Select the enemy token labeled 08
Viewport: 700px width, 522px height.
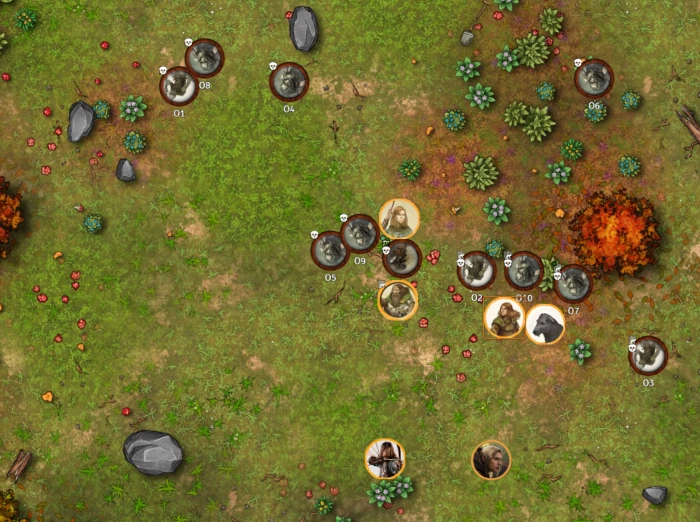204,58
